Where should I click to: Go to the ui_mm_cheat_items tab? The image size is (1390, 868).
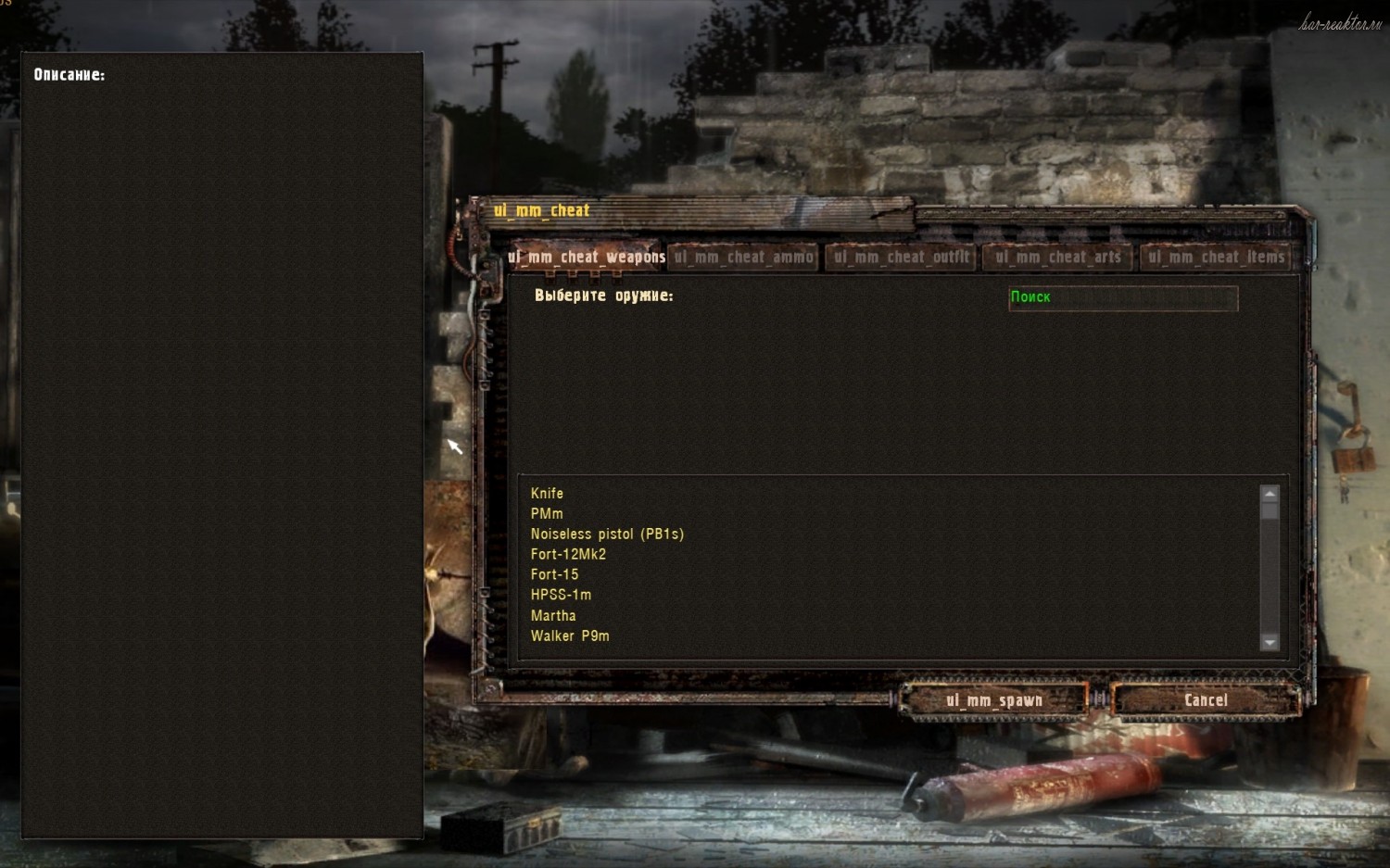(1216, 257)
